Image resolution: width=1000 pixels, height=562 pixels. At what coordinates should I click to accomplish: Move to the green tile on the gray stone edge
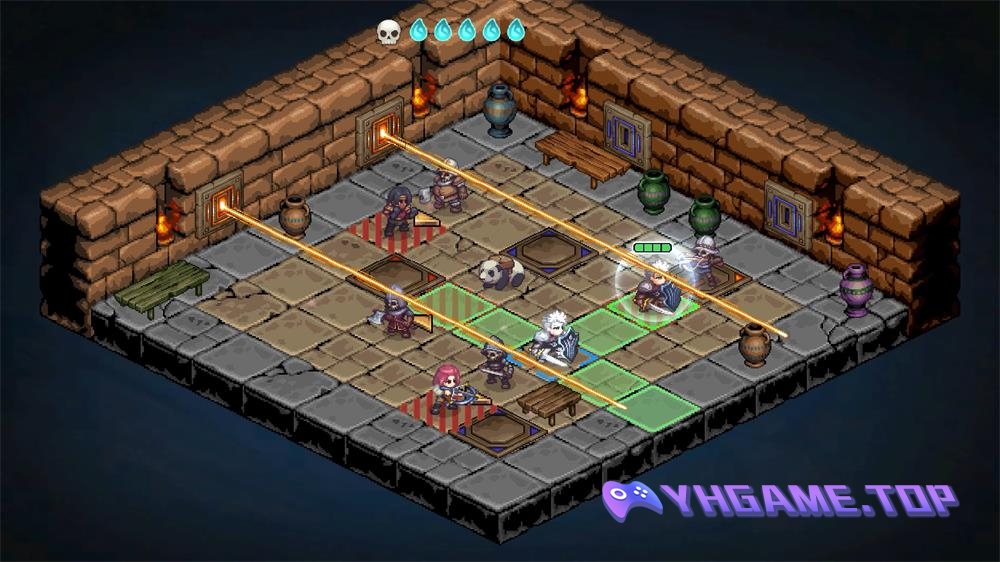[x=655, y=409]
